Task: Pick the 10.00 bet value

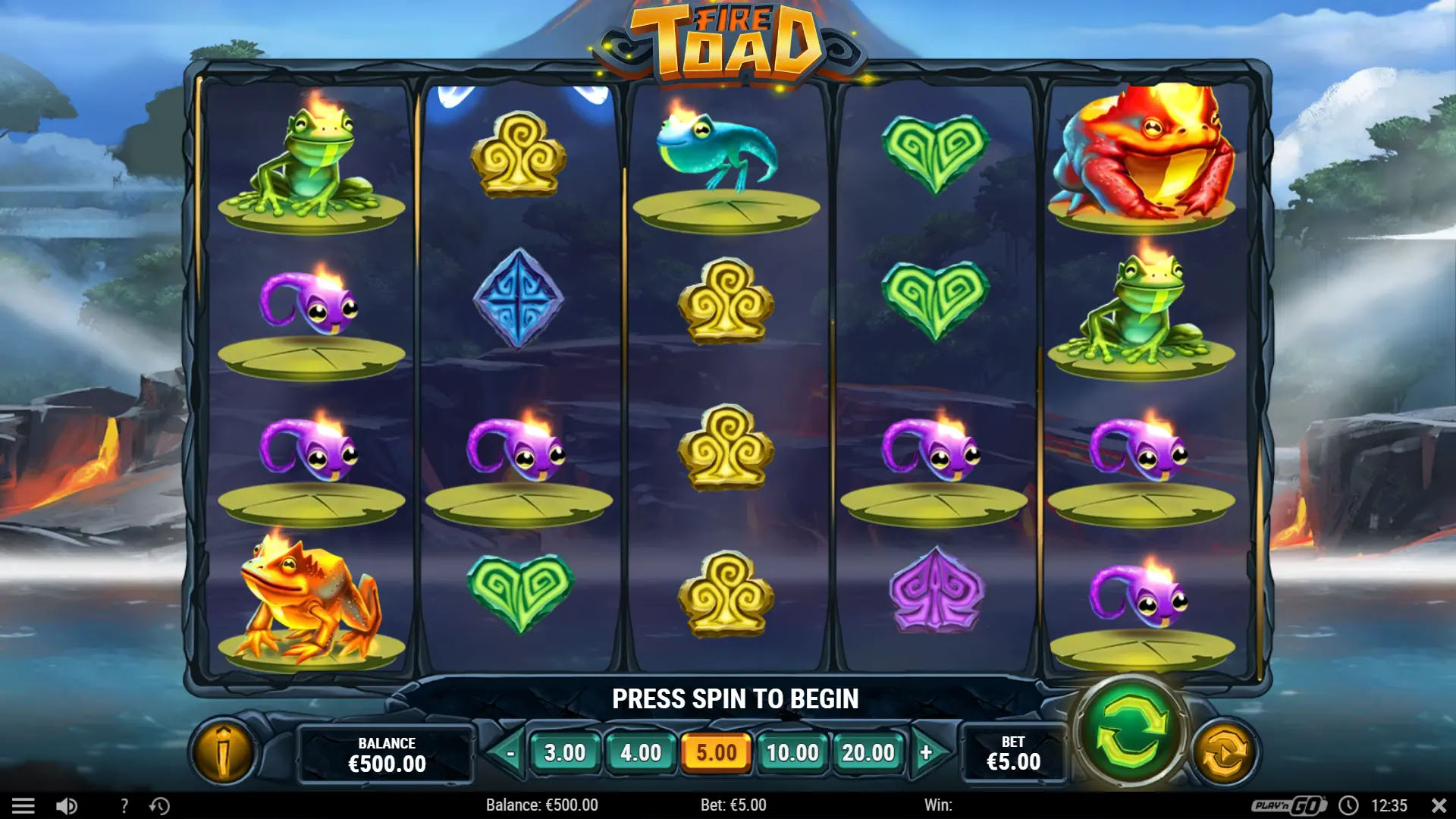Action: [792, 753]
